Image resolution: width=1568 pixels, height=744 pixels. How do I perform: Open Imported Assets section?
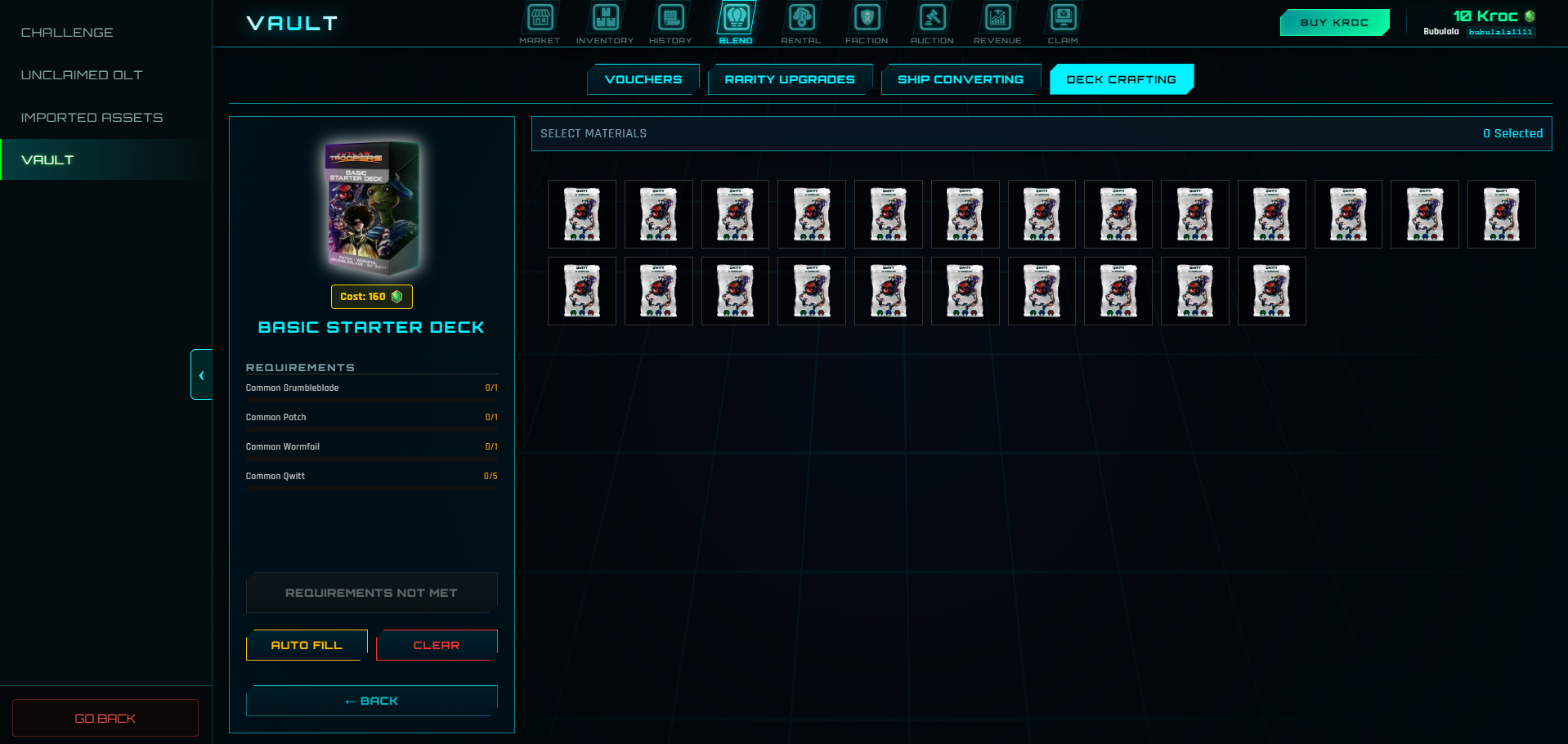pos(92,118)
